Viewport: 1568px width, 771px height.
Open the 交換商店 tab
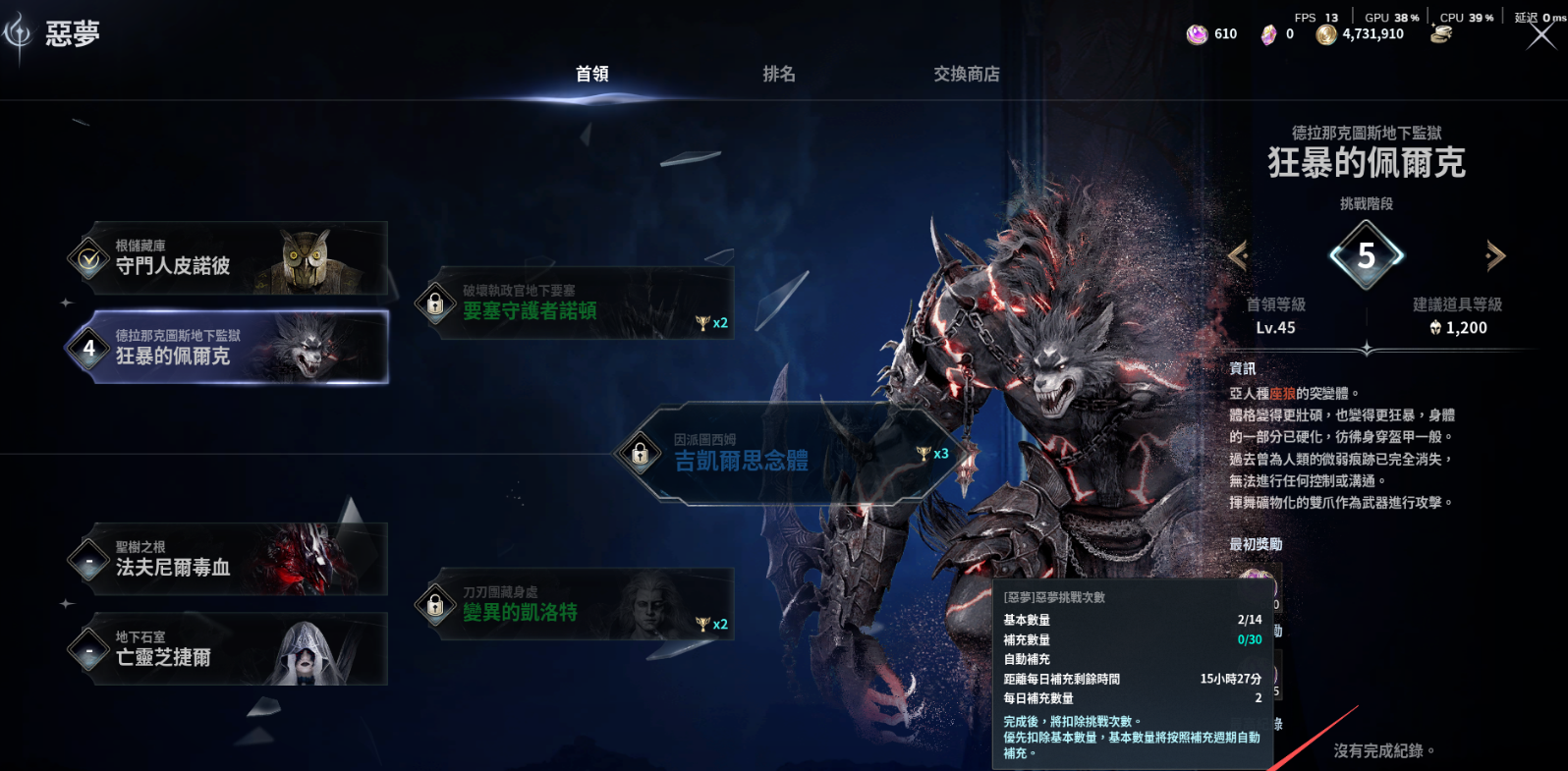(967, 74)
